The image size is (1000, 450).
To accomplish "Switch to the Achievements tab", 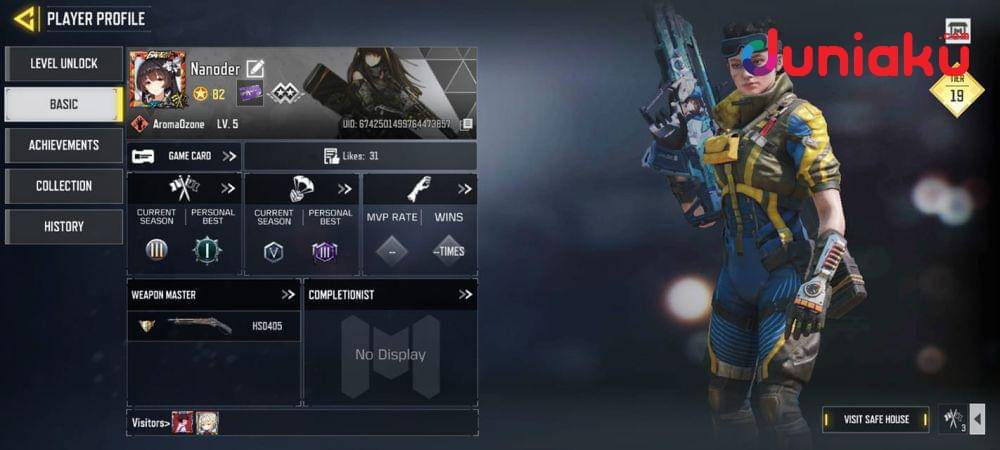I will (x=63, y=145).
